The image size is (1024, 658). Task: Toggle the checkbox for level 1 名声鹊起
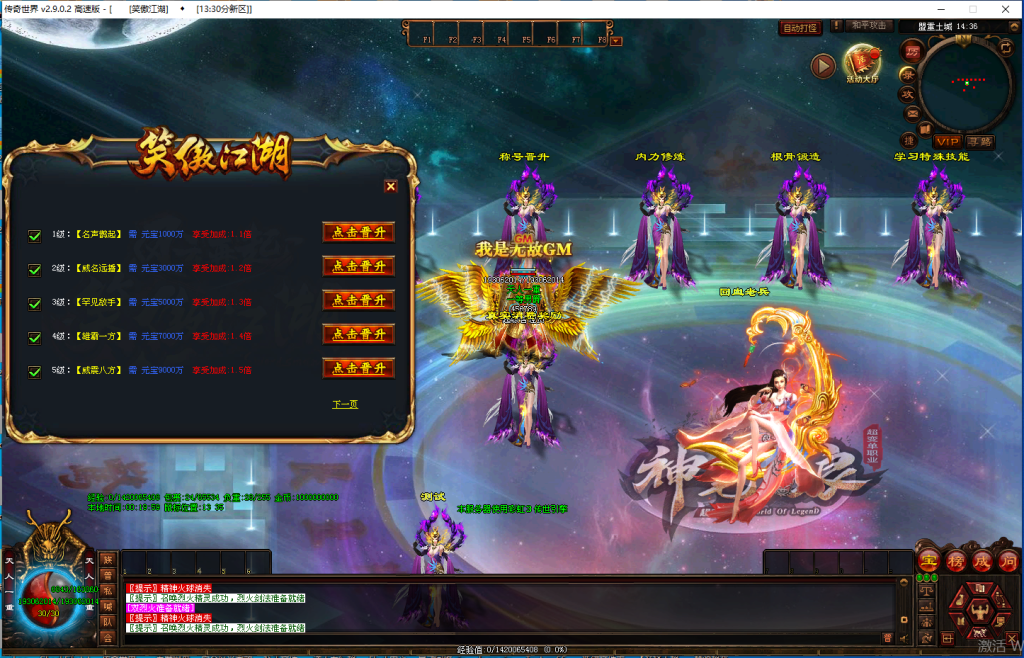click(x=34, y=235)
